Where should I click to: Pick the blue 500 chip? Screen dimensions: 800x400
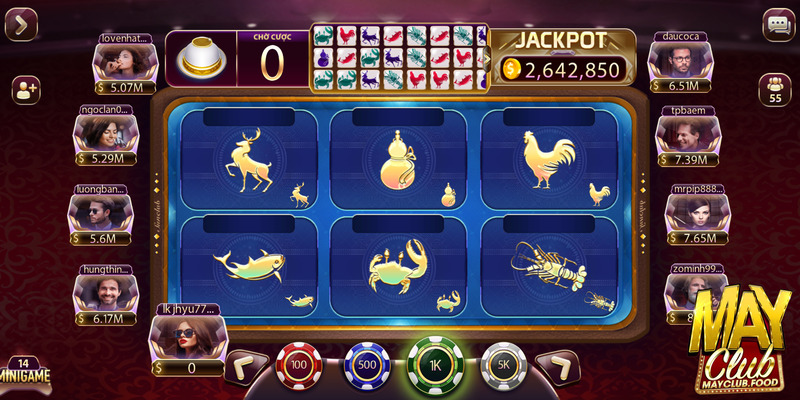coord(366,364)
